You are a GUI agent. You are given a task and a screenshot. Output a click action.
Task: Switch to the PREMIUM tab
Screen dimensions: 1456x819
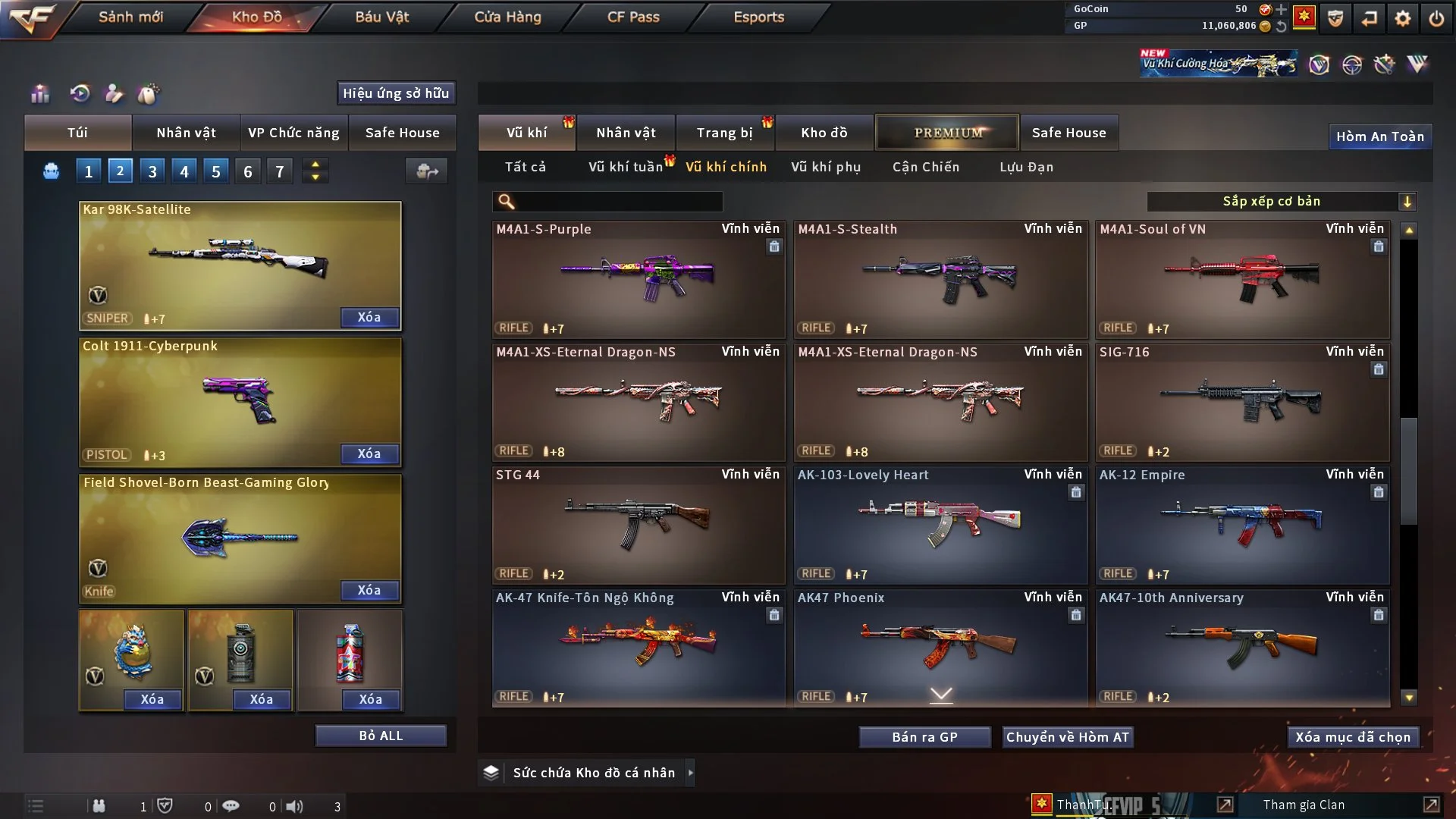tap(947, 133)
